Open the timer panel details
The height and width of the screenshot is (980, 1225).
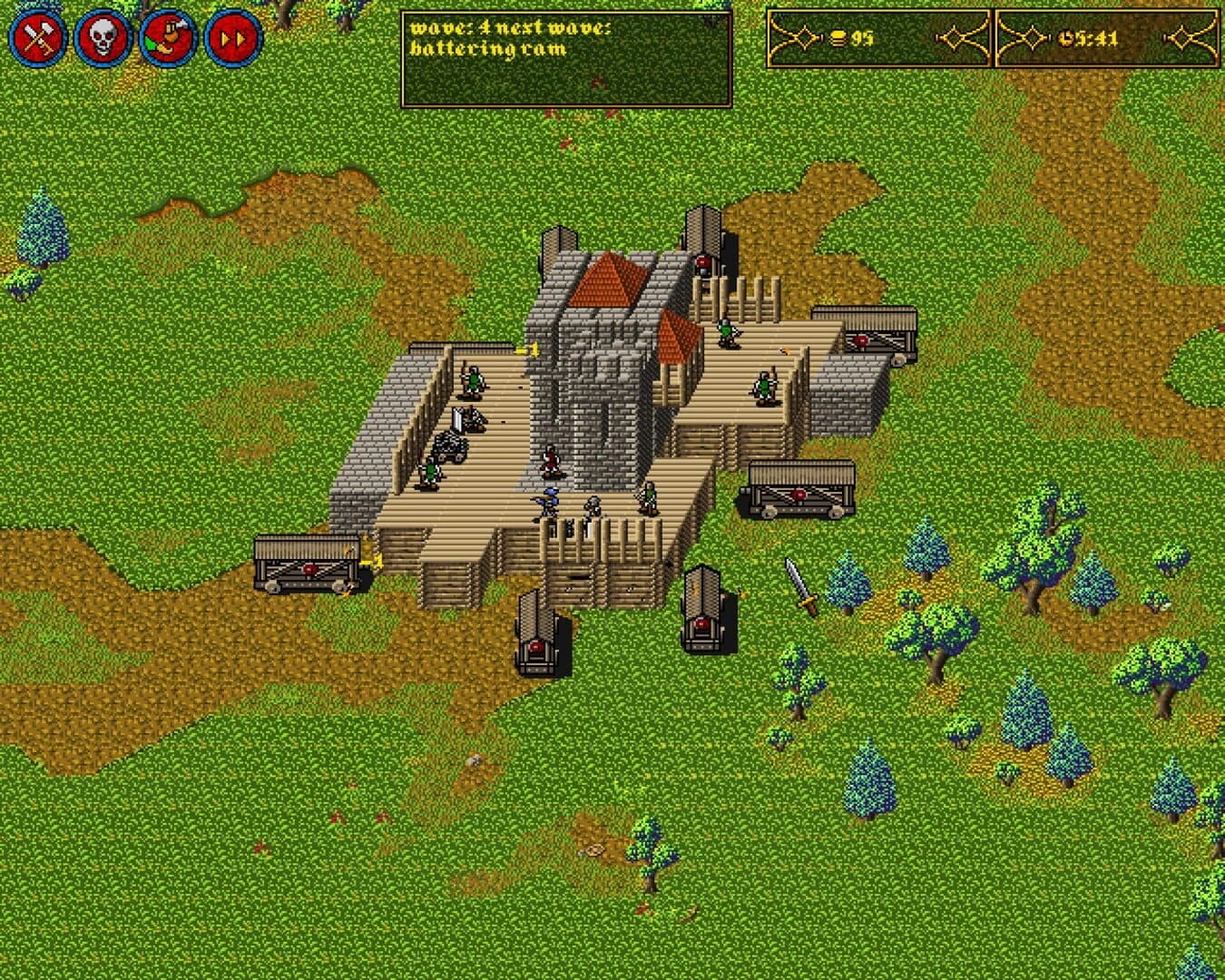tap(1107, 36)
